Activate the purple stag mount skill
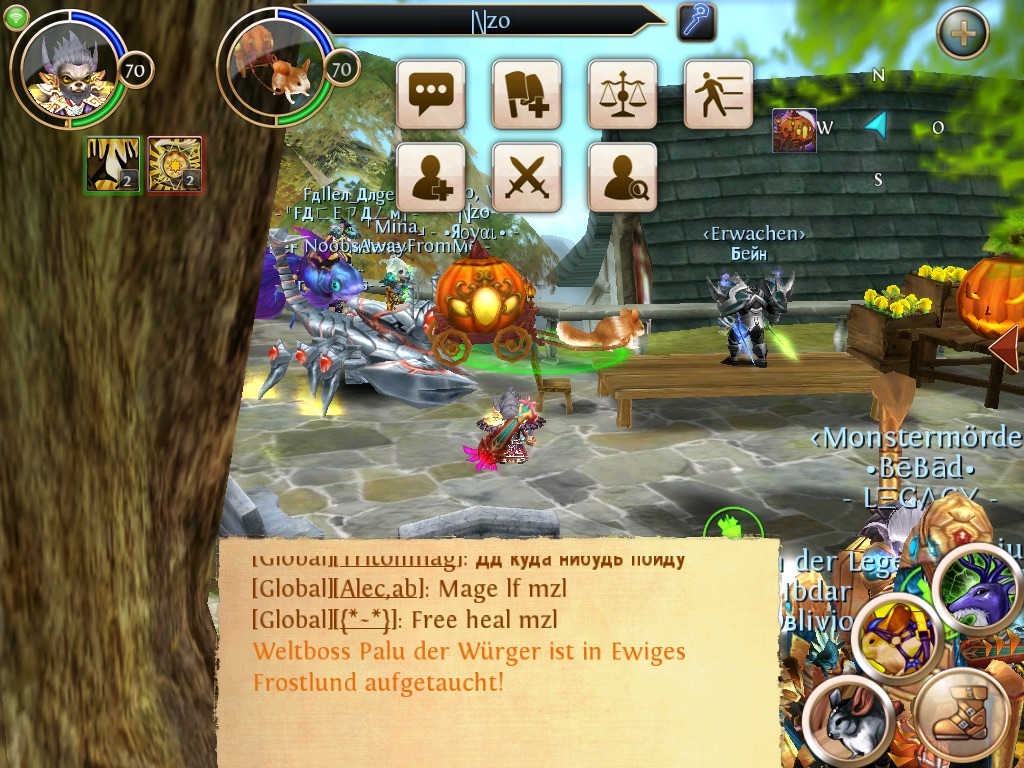Screen dimensions: 1024x768 click(978, 591)
